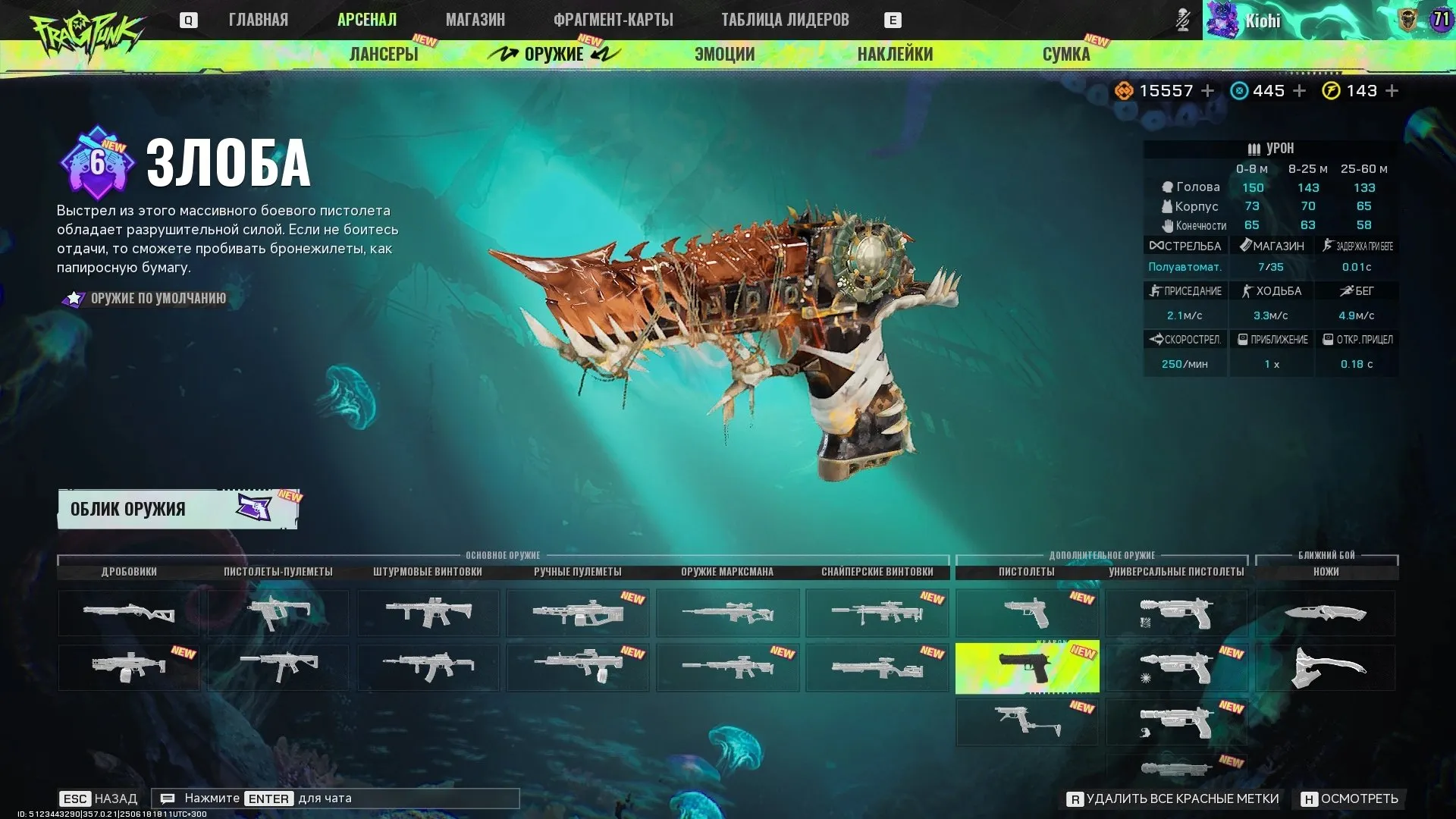Select the top shotgun thumbnail under ДРОБОВИКИ
1456x819 pixels.
128,613
